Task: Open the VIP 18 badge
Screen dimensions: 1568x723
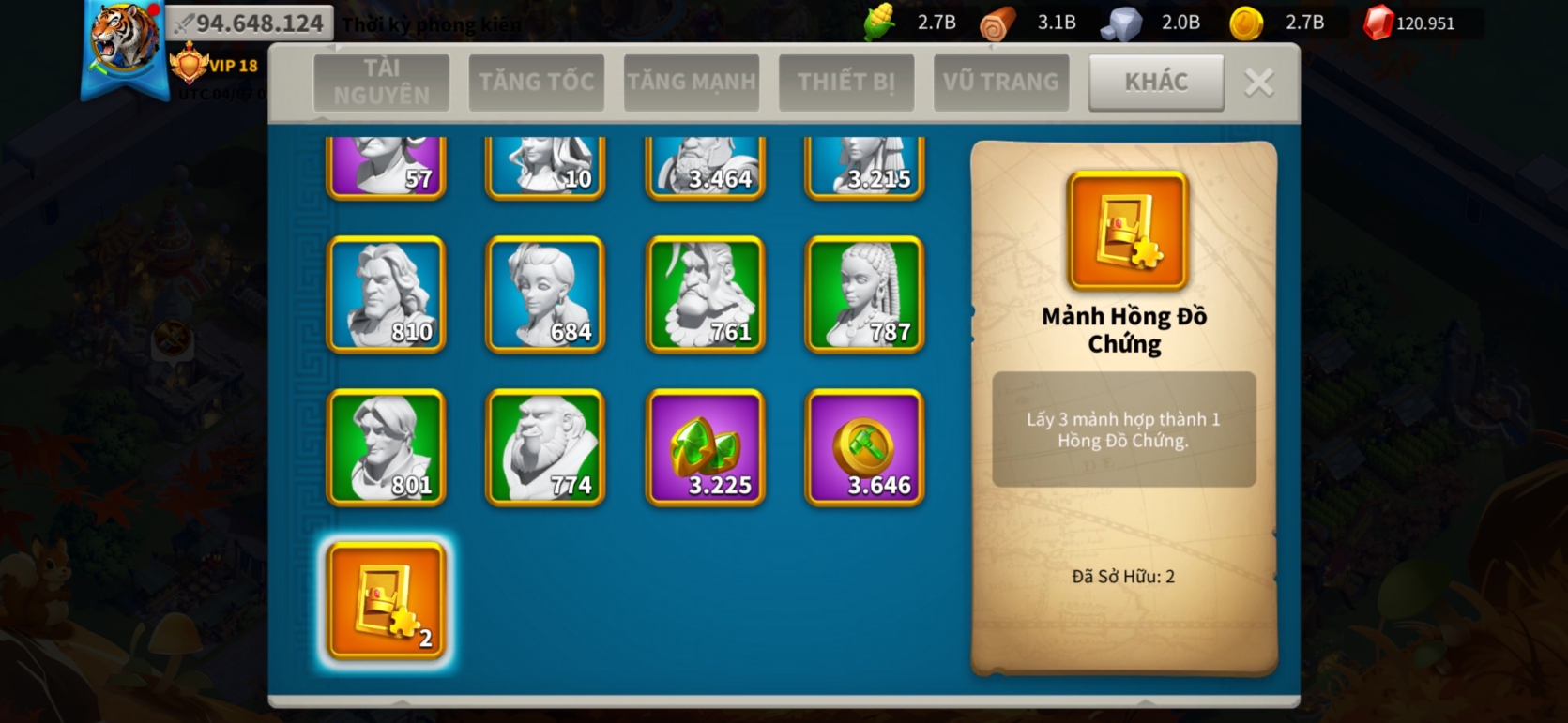Action: (215, 66)
